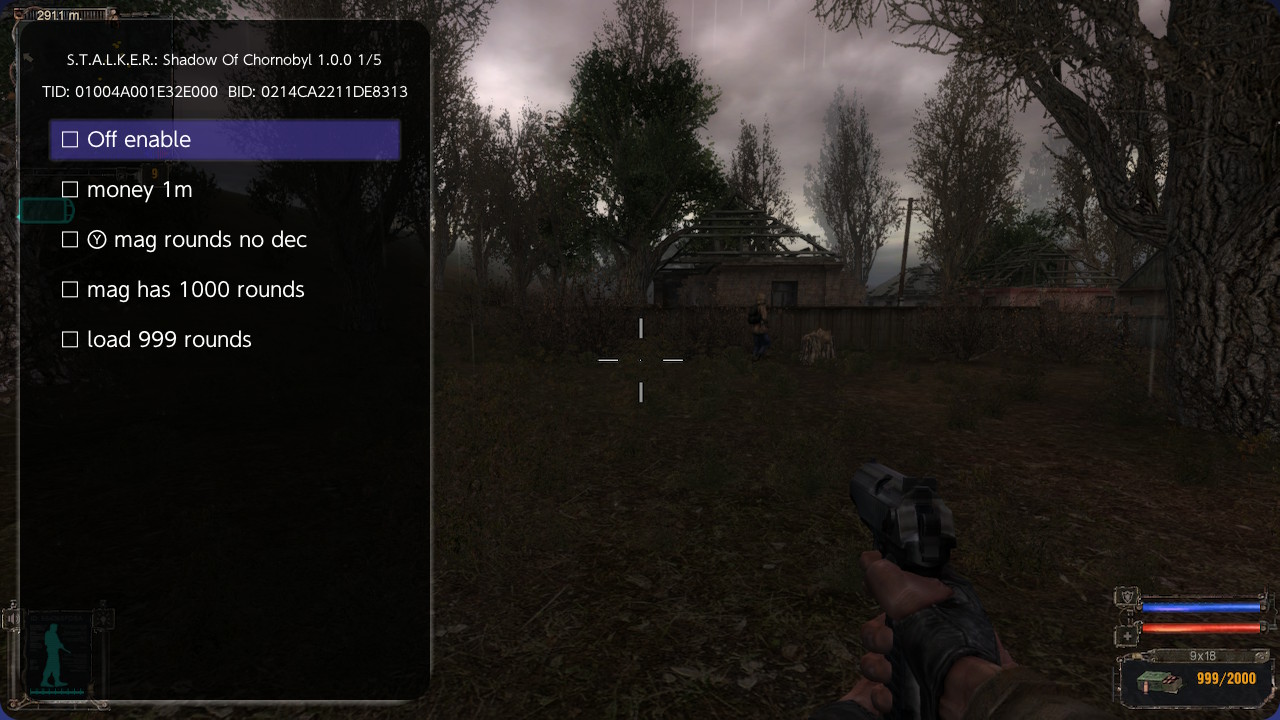1280x720 pixels.
Task: Click the armor shield icon on the HUD
Action: (1128, 595)
